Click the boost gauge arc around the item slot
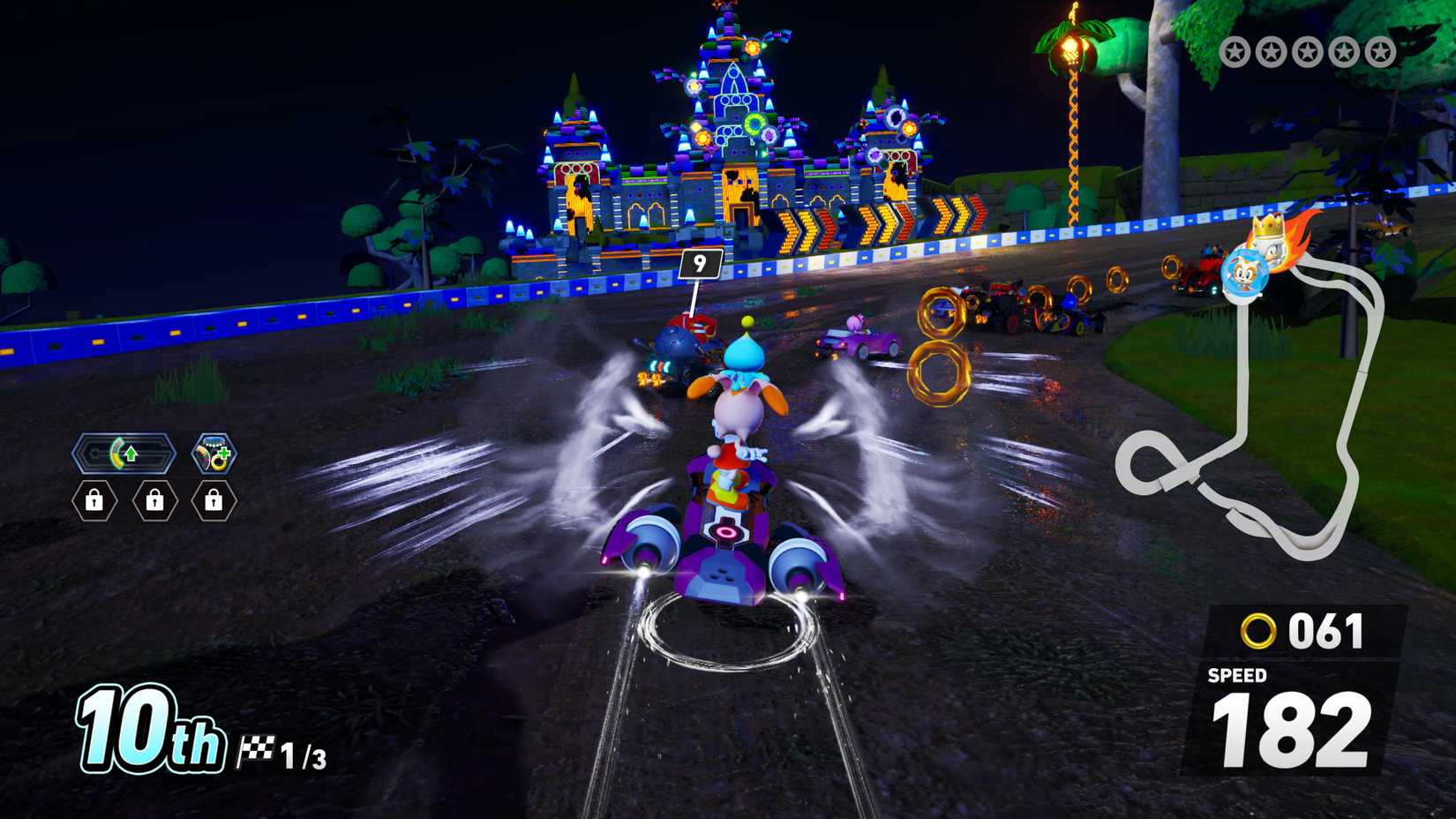 tap(119, 453)
